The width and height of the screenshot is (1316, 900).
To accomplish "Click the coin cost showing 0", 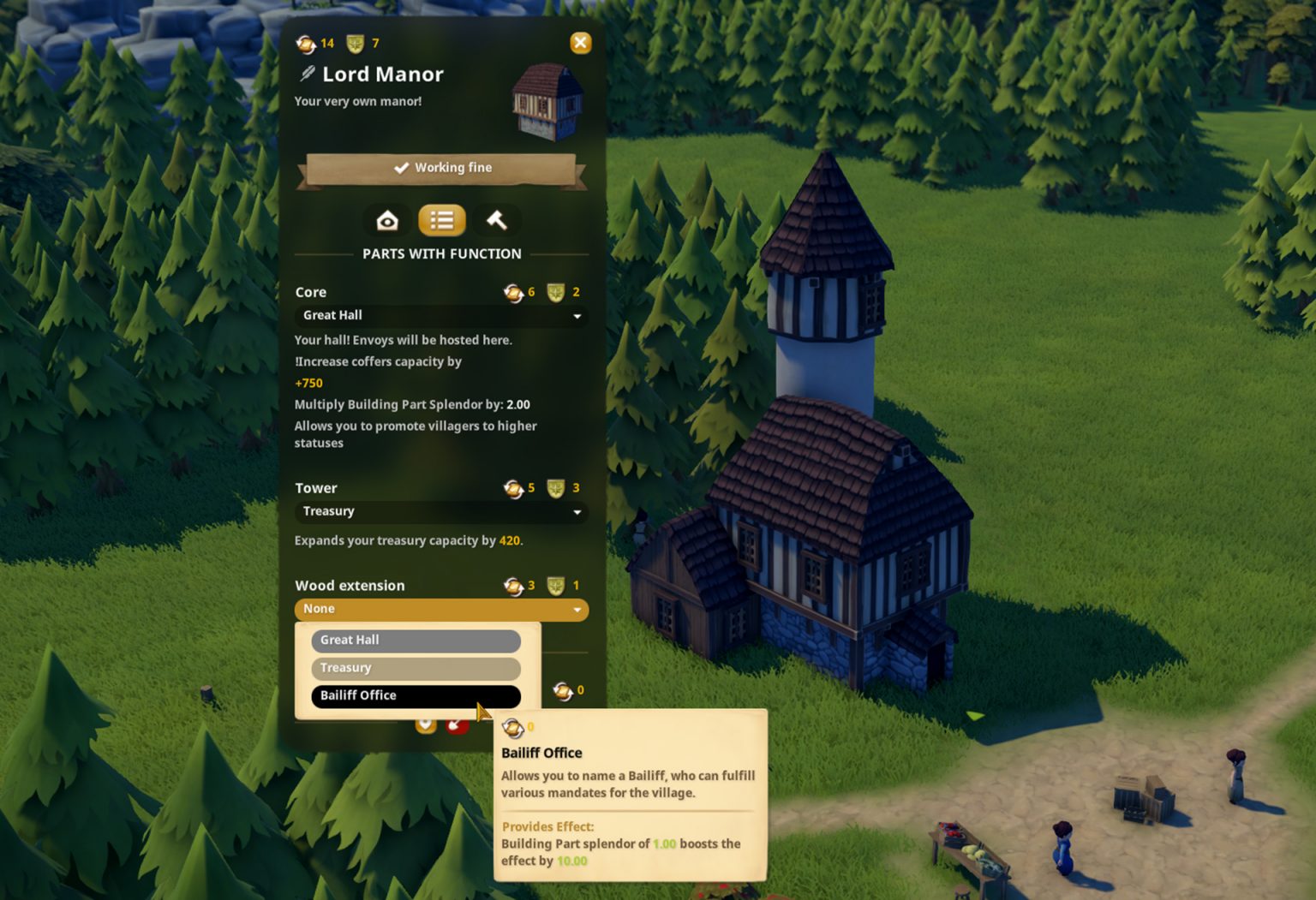I will [565, 690].
